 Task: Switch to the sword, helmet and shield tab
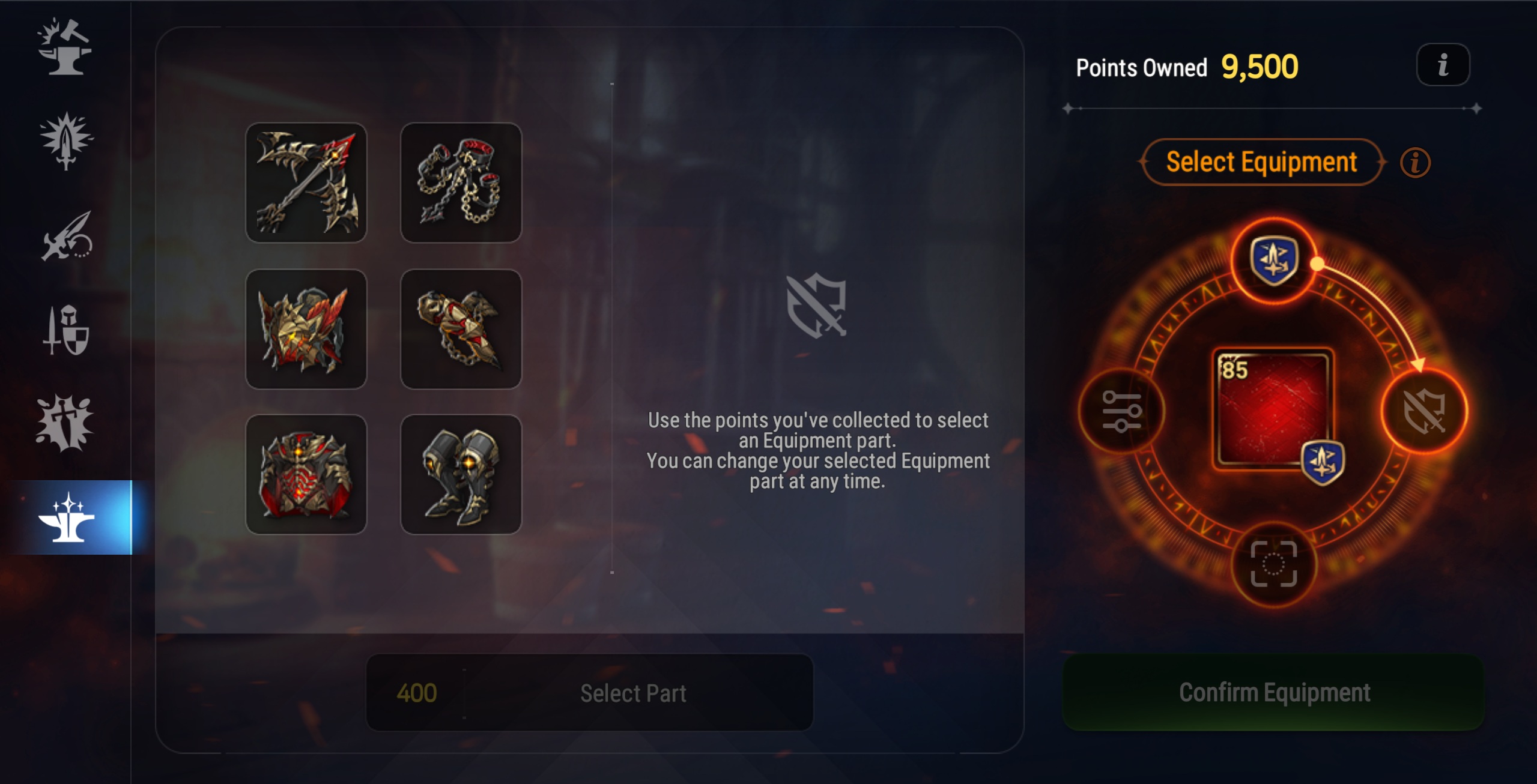[x=66, y=330]
